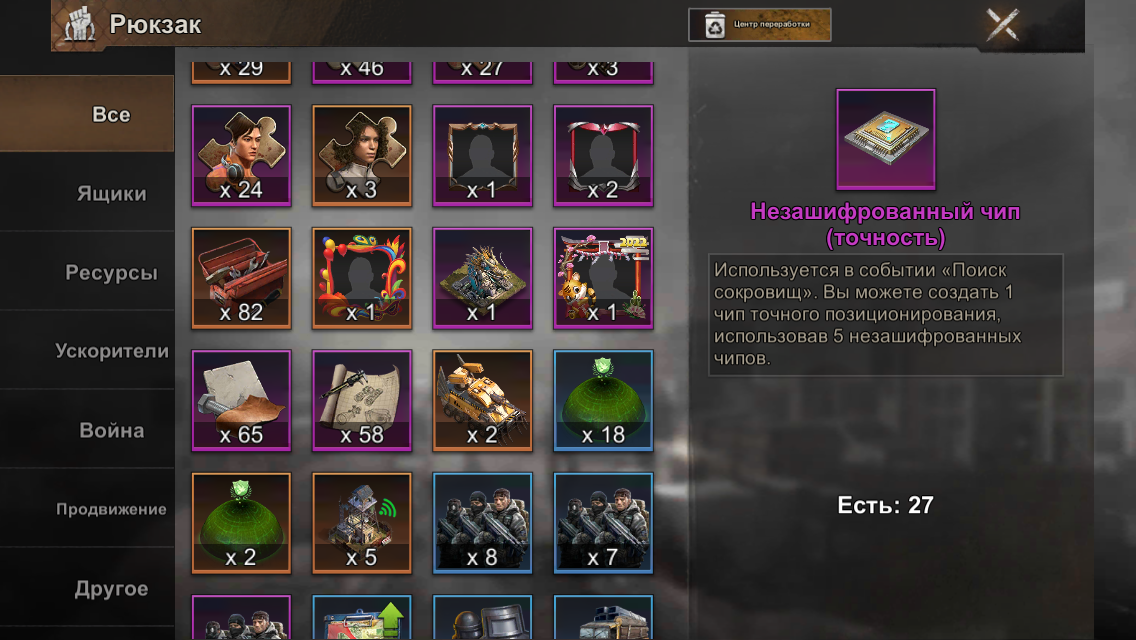Select the metal plate and leather item x65
This screenshot has height=640, width=1136.
click(241, 400)
